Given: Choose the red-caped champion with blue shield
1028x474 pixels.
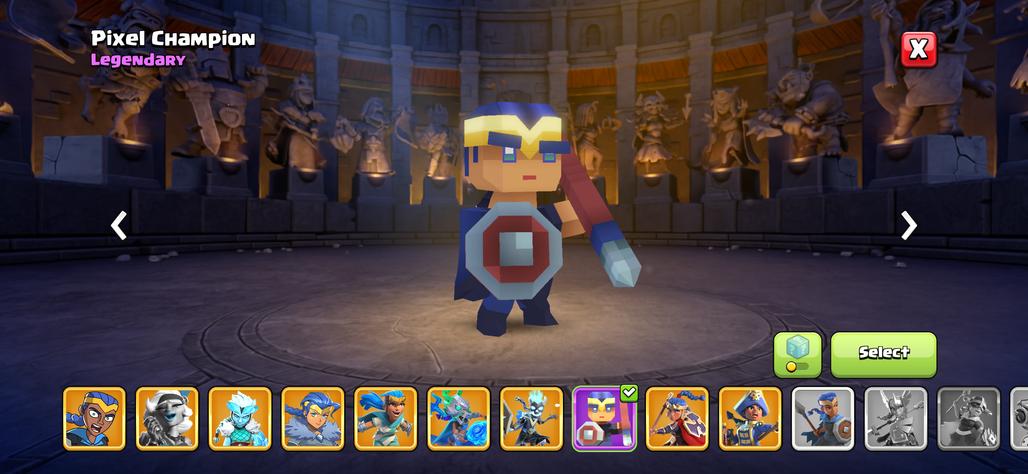Looking at the screenshot, I should (677, 418).
